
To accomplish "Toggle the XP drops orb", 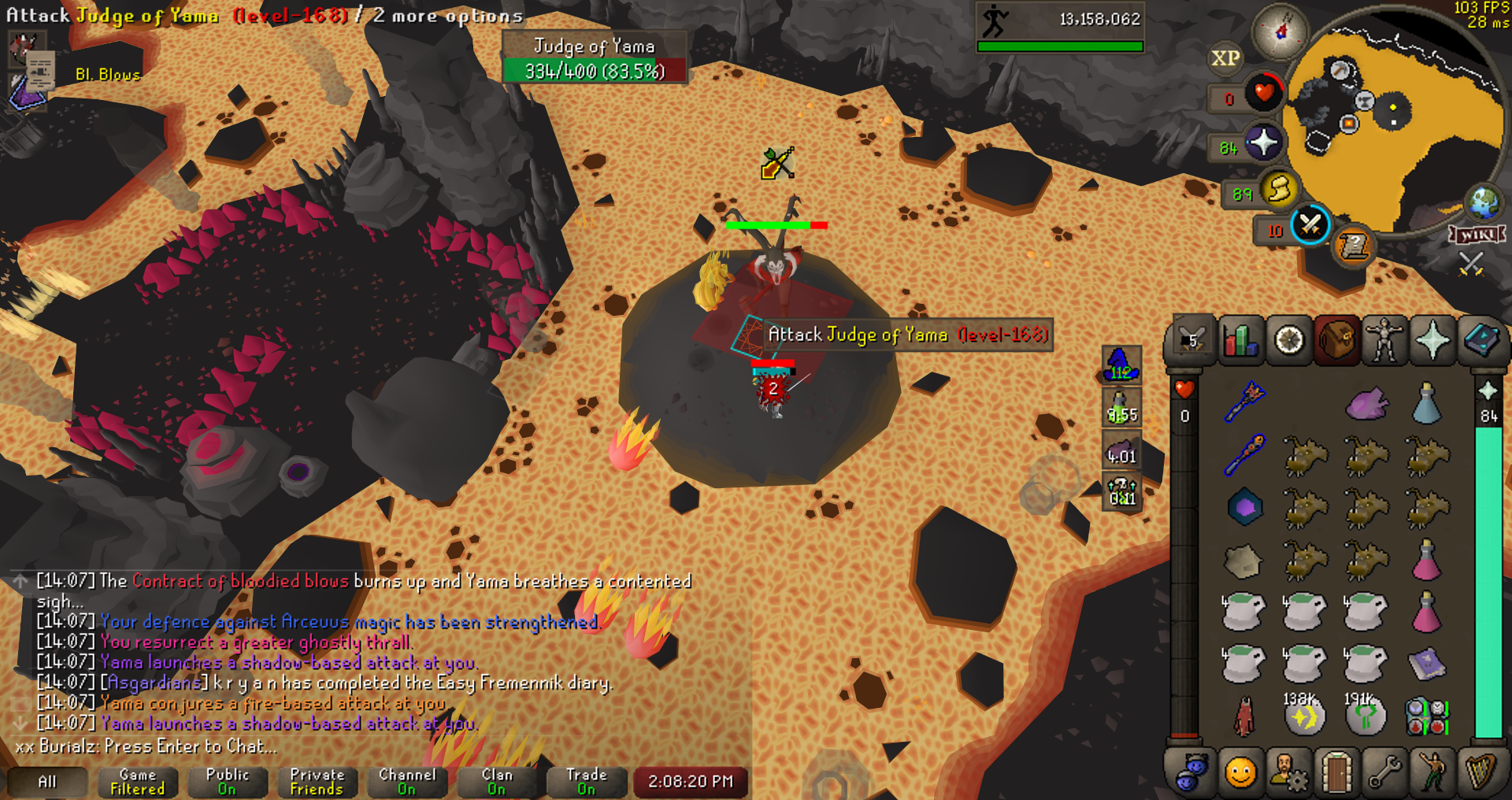I will [x=1225, y=58].
